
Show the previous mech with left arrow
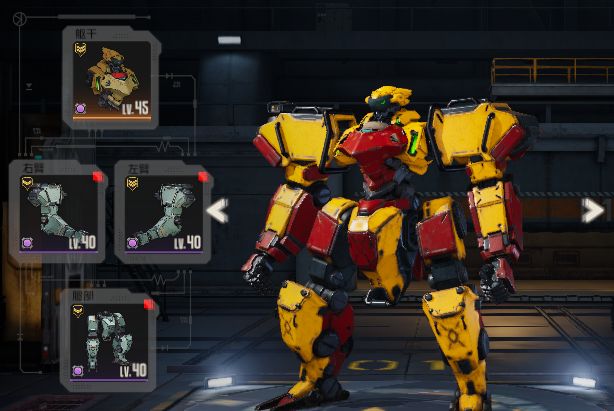pos(217,210)
